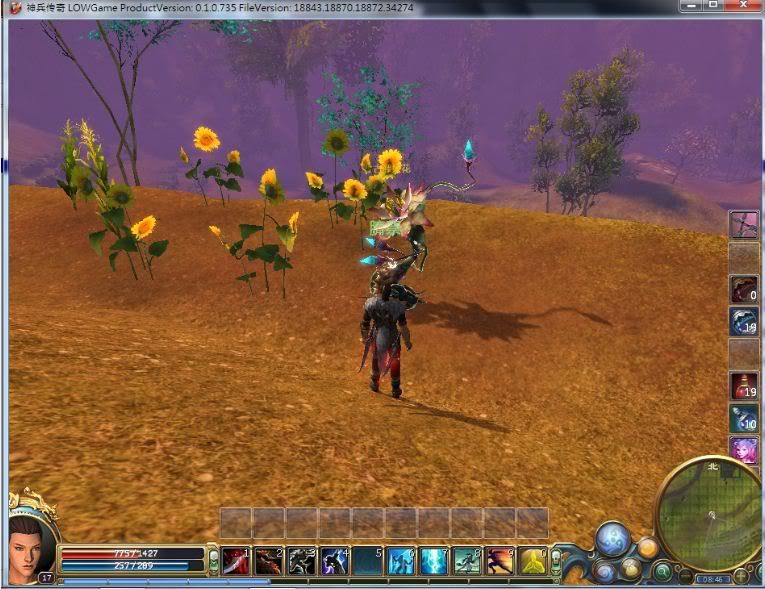
Task: Trigger the skill in hotbar slot 4
Action: pyautogui.click(x=335, y=561)
